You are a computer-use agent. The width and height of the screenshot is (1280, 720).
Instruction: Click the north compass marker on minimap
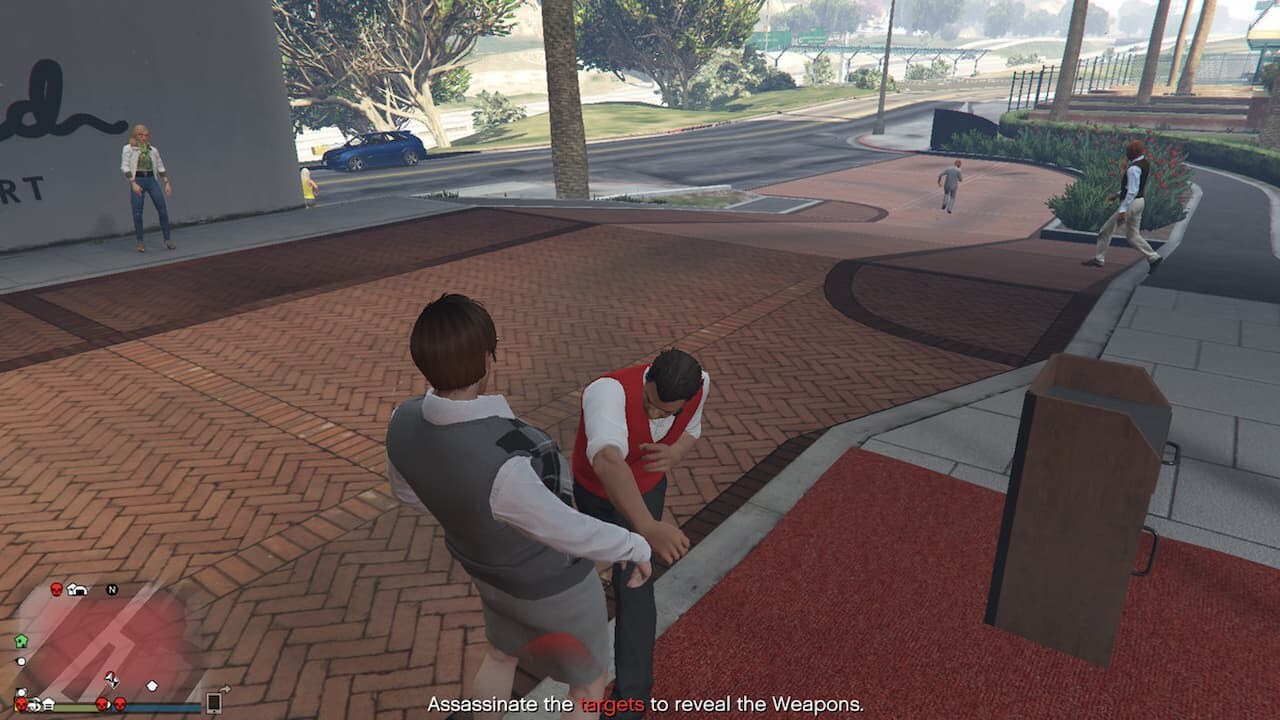tap(112, 590)
